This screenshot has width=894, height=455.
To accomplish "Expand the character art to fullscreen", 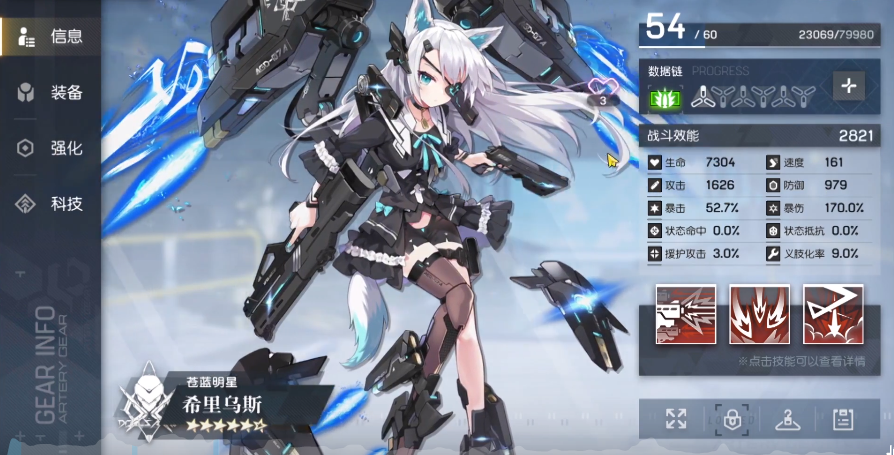I will [x=676, y=420].
